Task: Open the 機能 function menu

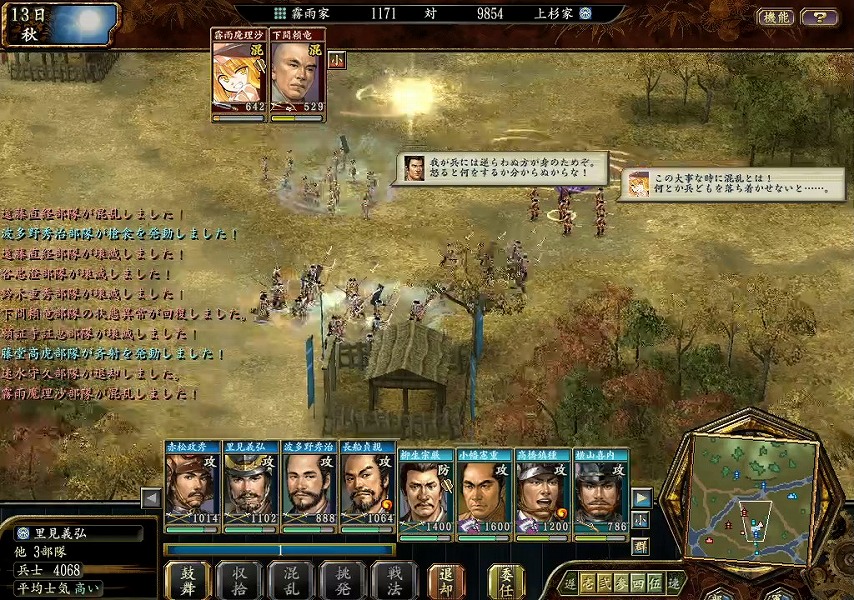Action: [776, 16]
